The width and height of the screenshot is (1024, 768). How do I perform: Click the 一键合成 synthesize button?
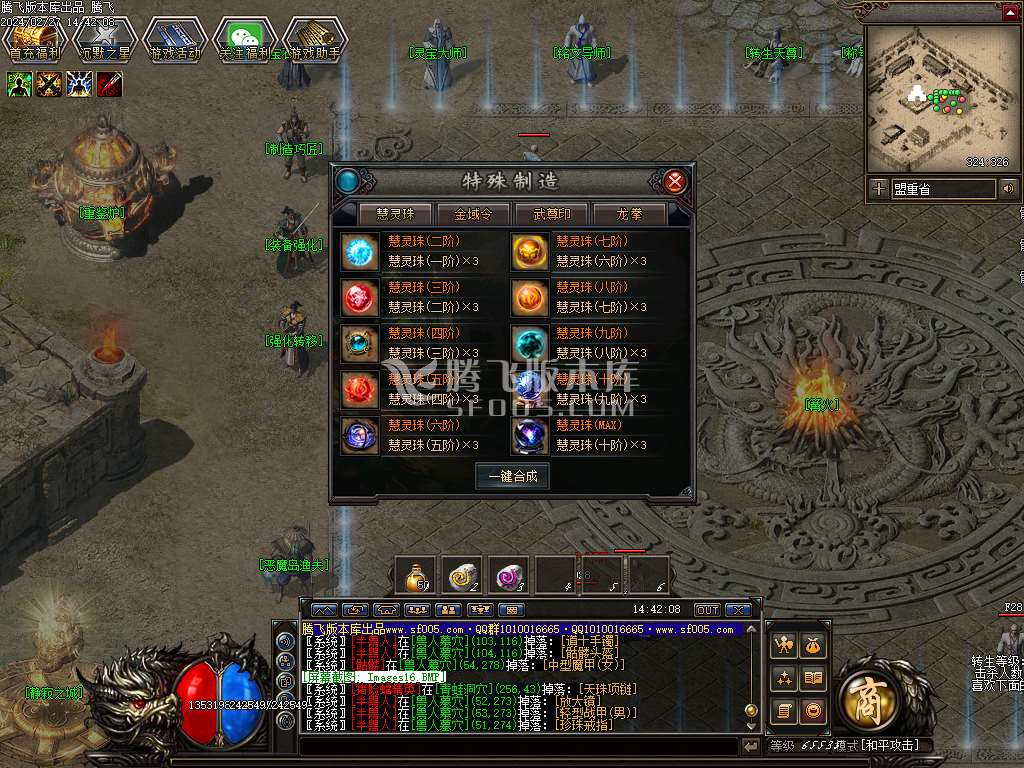pos(512,476)
